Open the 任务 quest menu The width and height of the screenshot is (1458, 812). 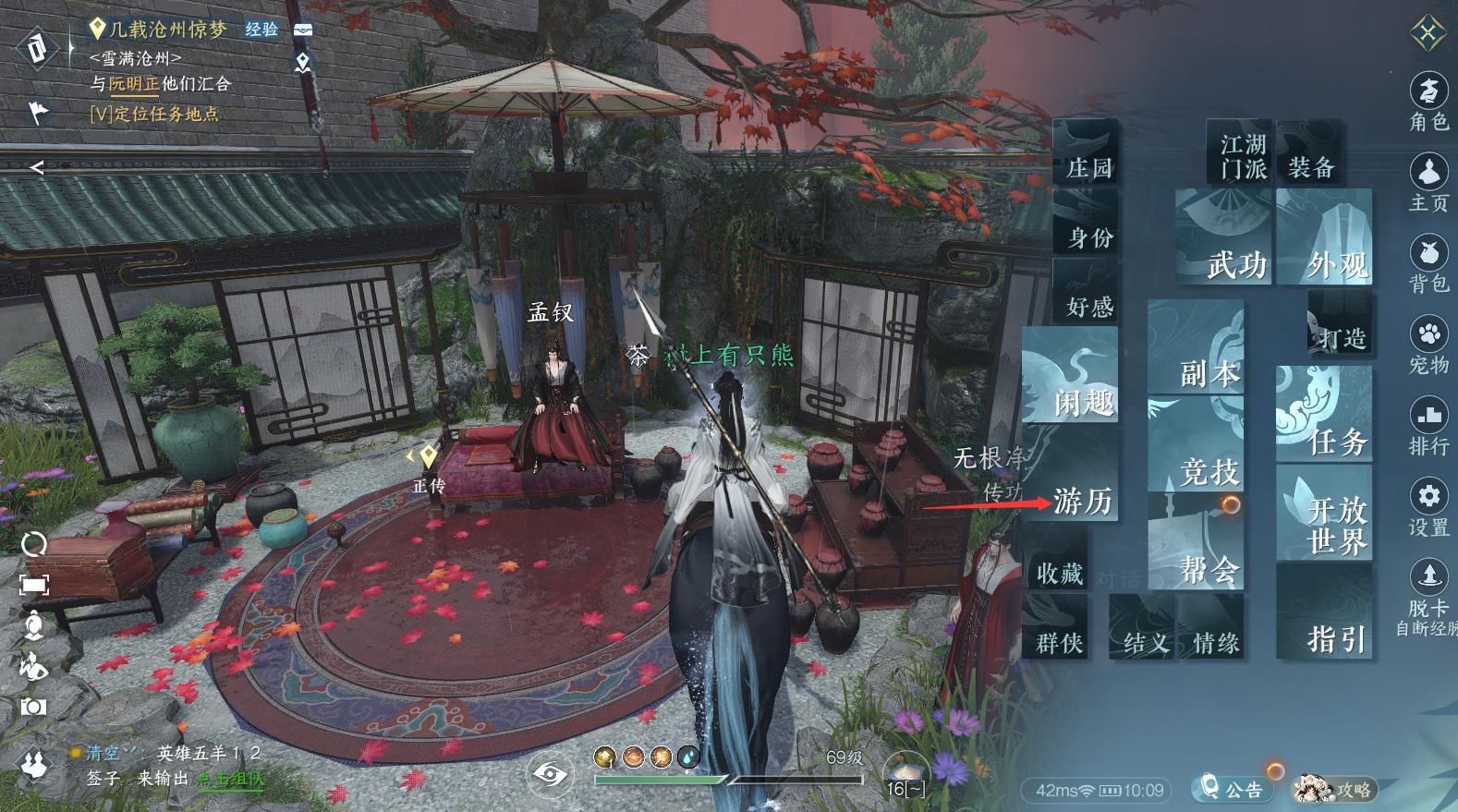point(1324,413)
